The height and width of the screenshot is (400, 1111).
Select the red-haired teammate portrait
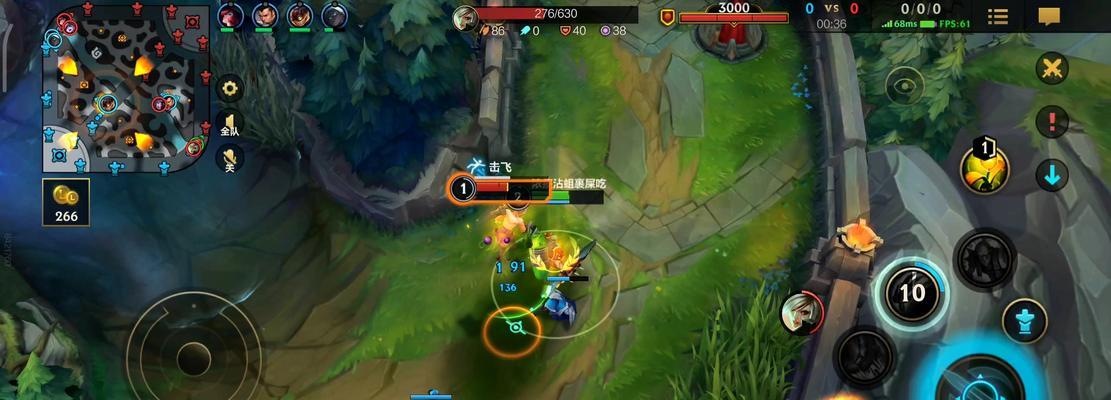coord(231,15)
